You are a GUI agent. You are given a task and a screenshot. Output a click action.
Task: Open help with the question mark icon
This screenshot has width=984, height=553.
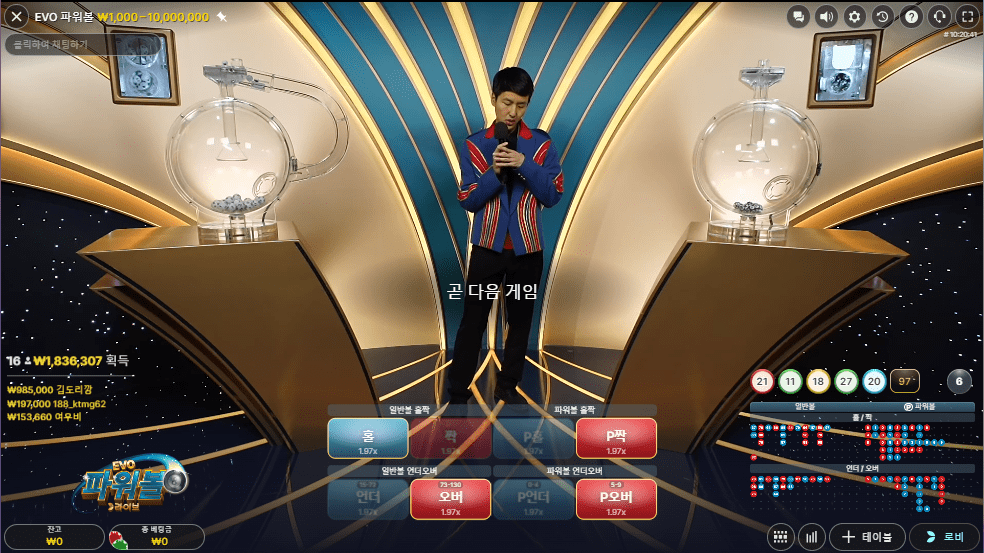click(x=911, y=16)
